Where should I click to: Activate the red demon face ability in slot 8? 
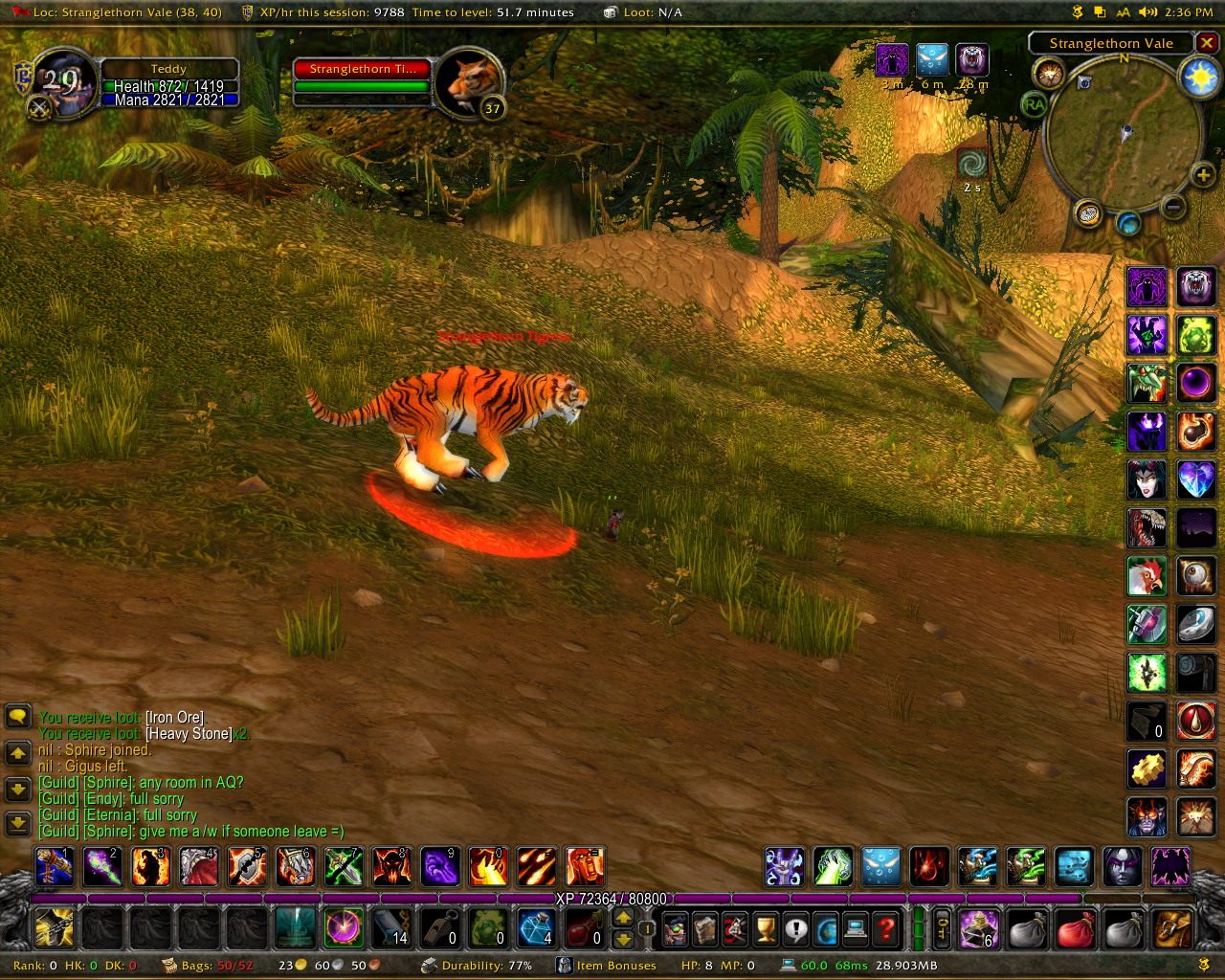coord(391,867)
